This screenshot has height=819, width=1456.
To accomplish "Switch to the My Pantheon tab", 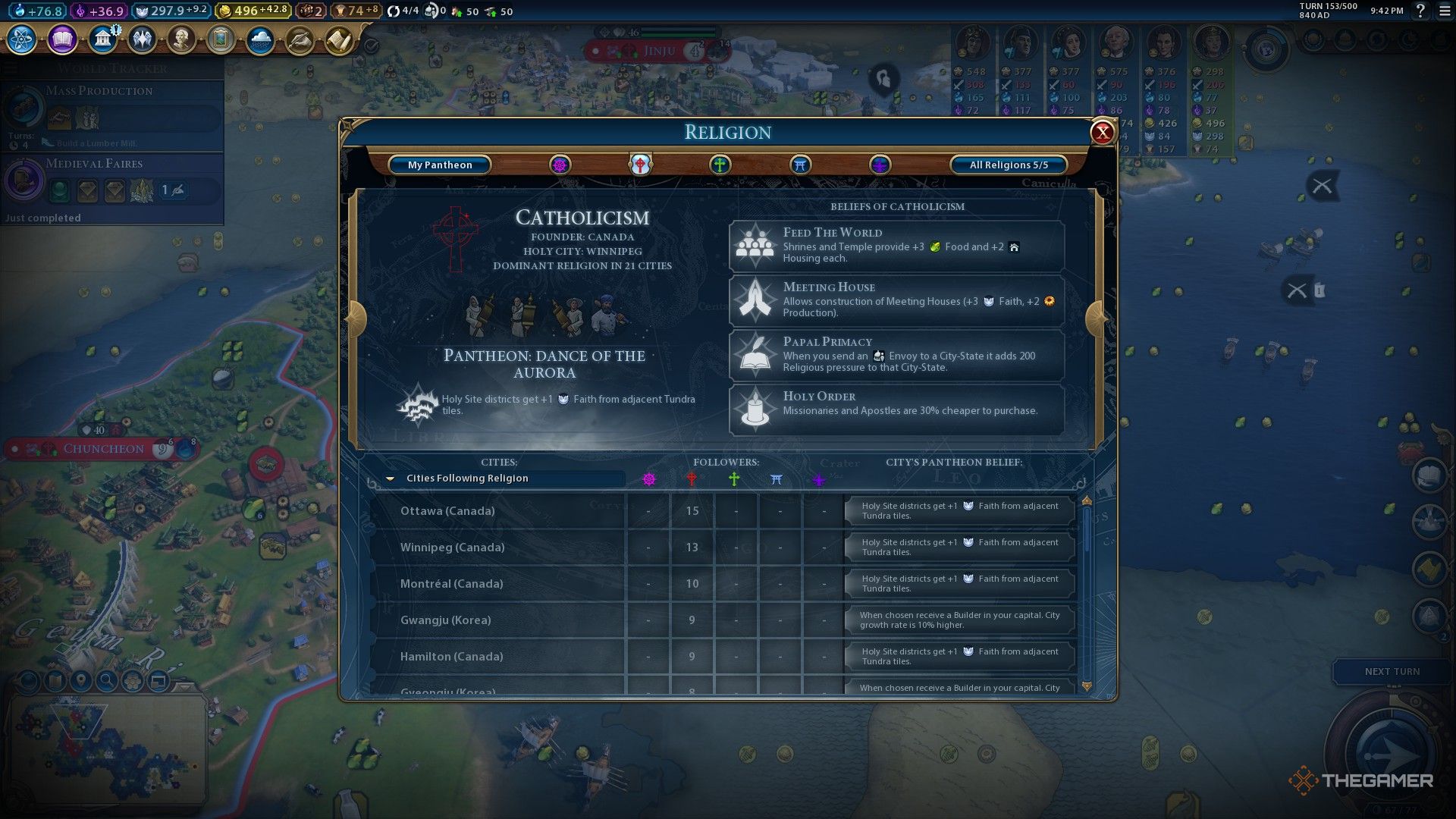I will pos(440,165).
